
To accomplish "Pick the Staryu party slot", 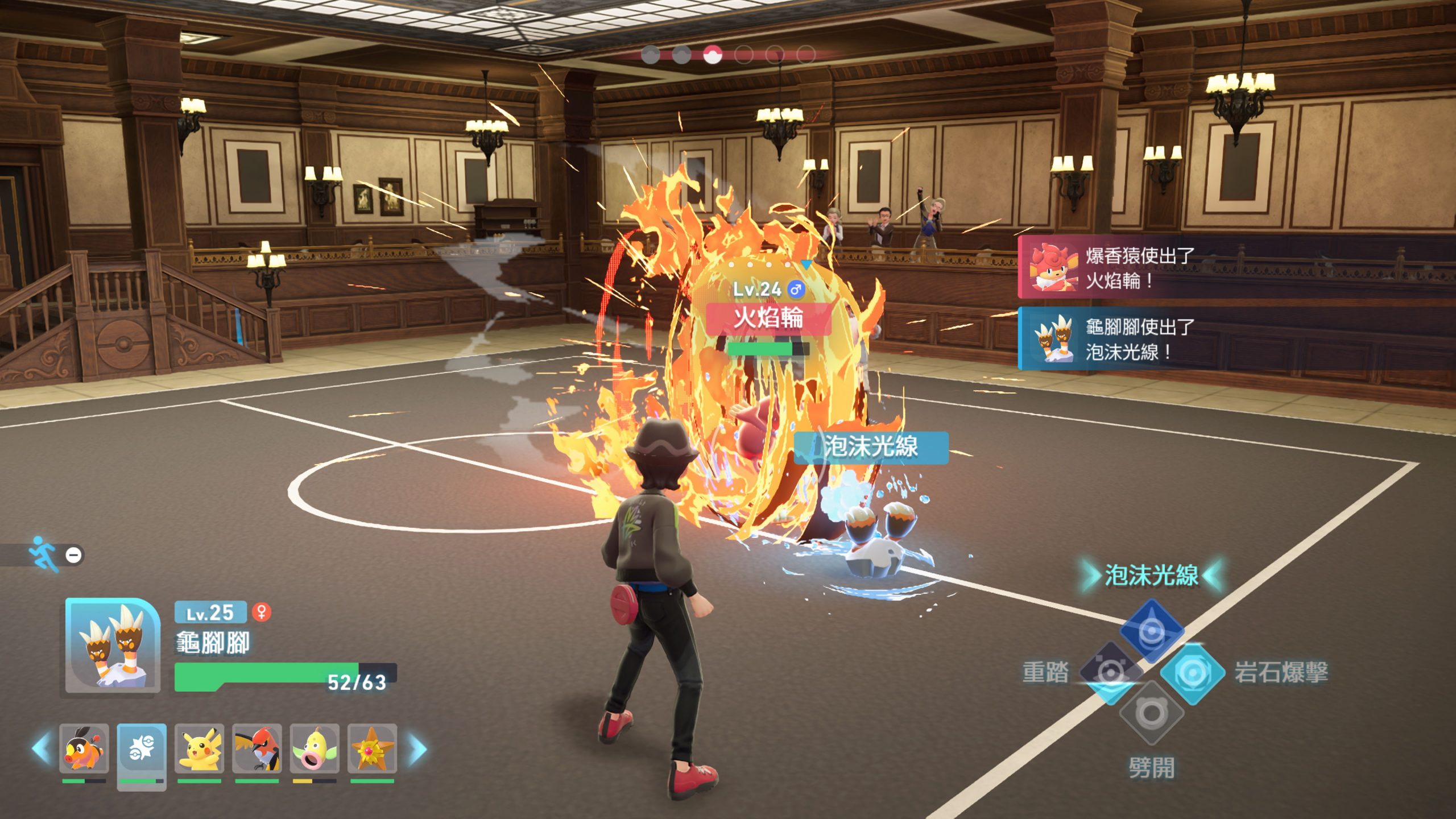I will point(372,748).
